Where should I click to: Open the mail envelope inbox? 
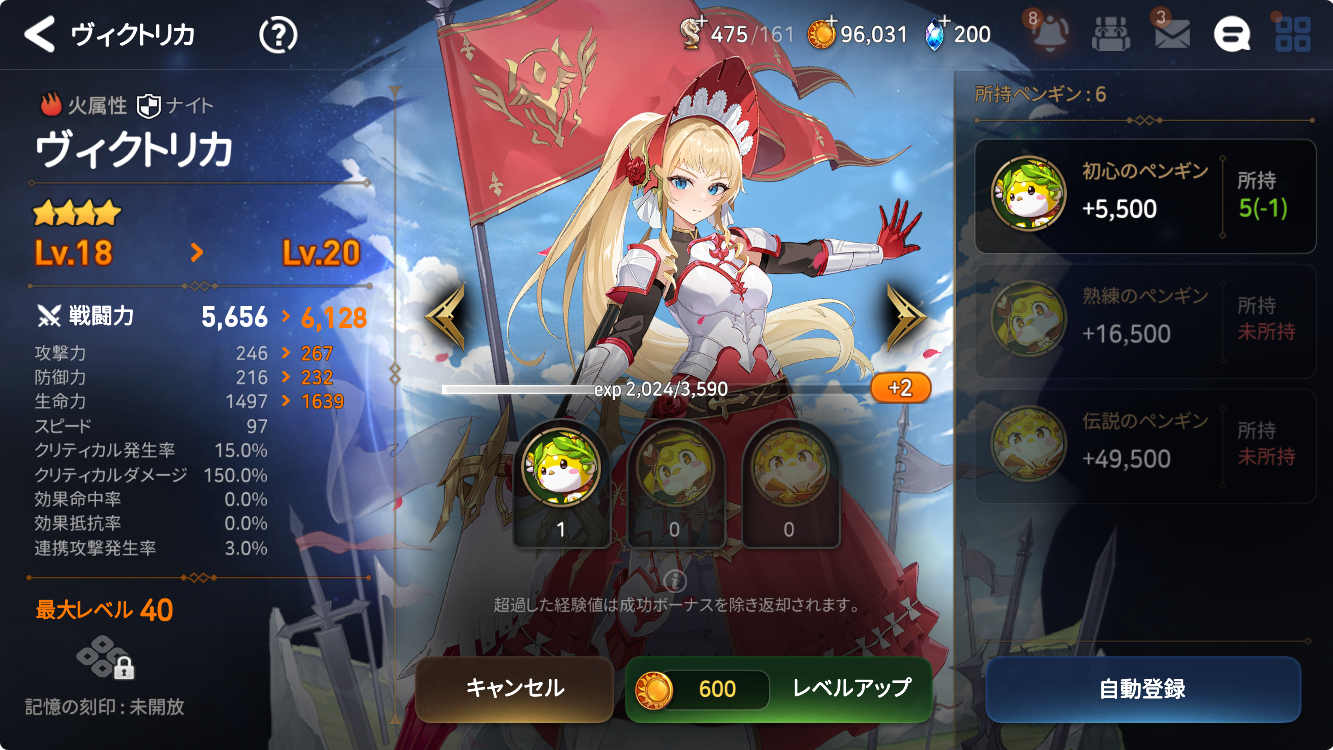click(1172, 34)
